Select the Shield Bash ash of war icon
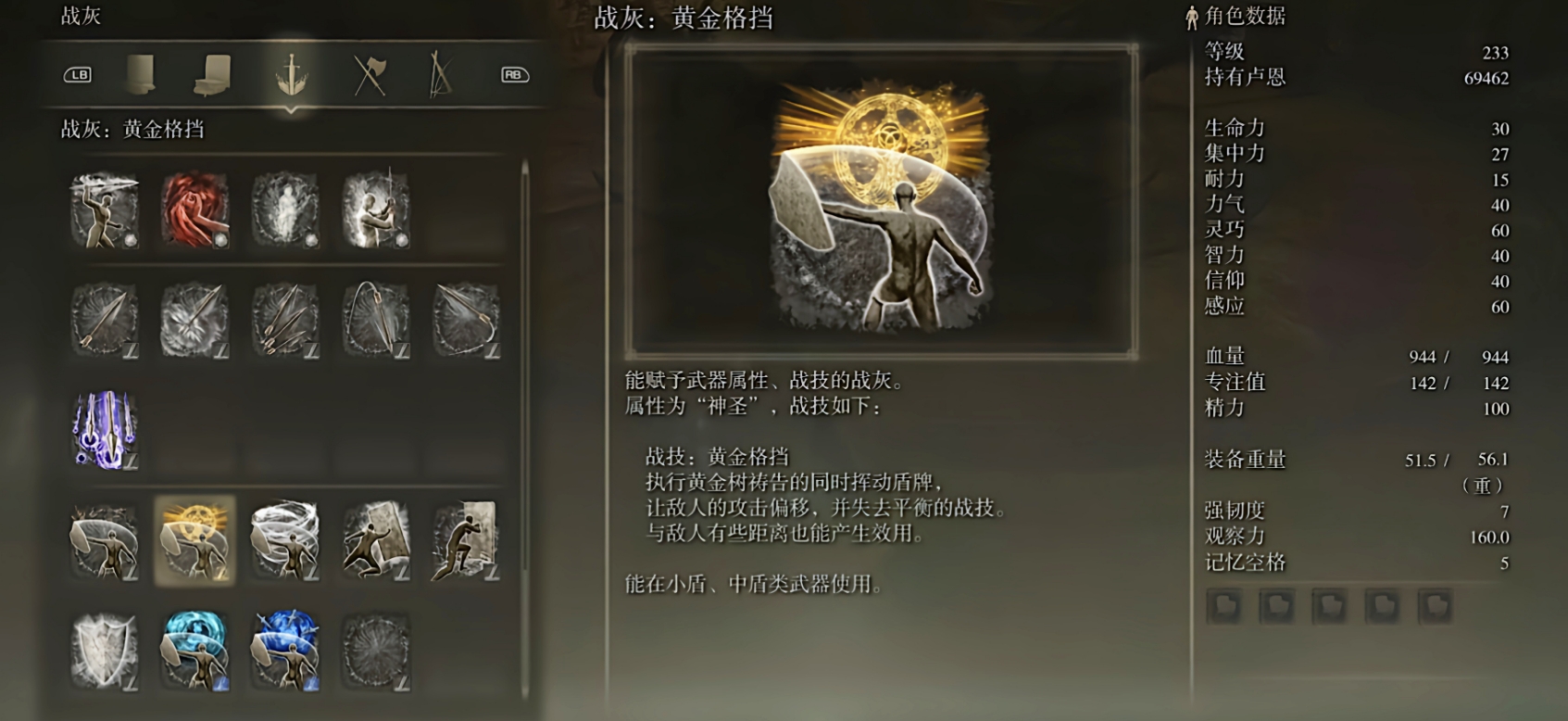 pyautogui.click(x=375, y=542)
